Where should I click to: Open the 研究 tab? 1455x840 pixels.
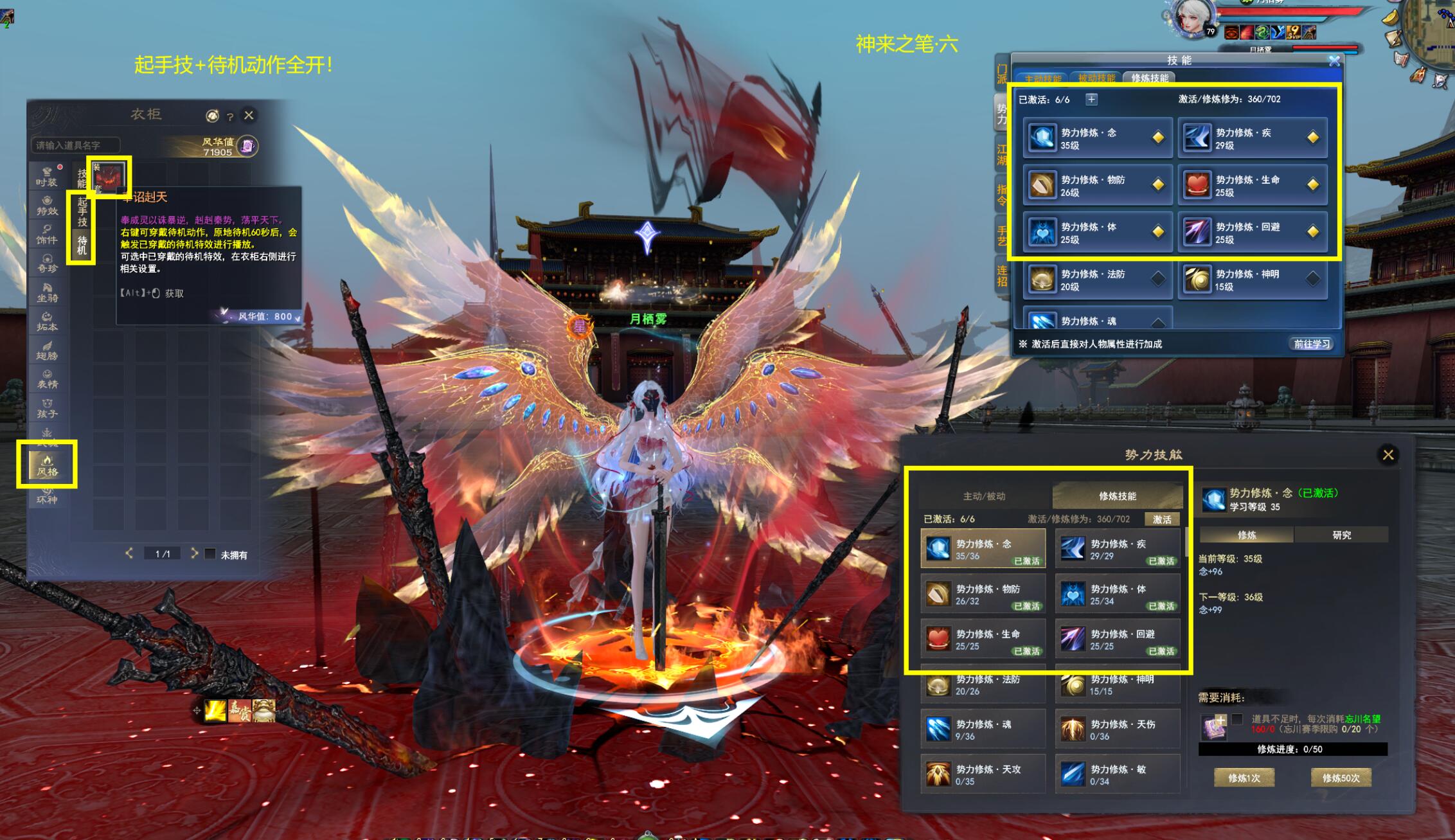click(x=1341, y=535)
